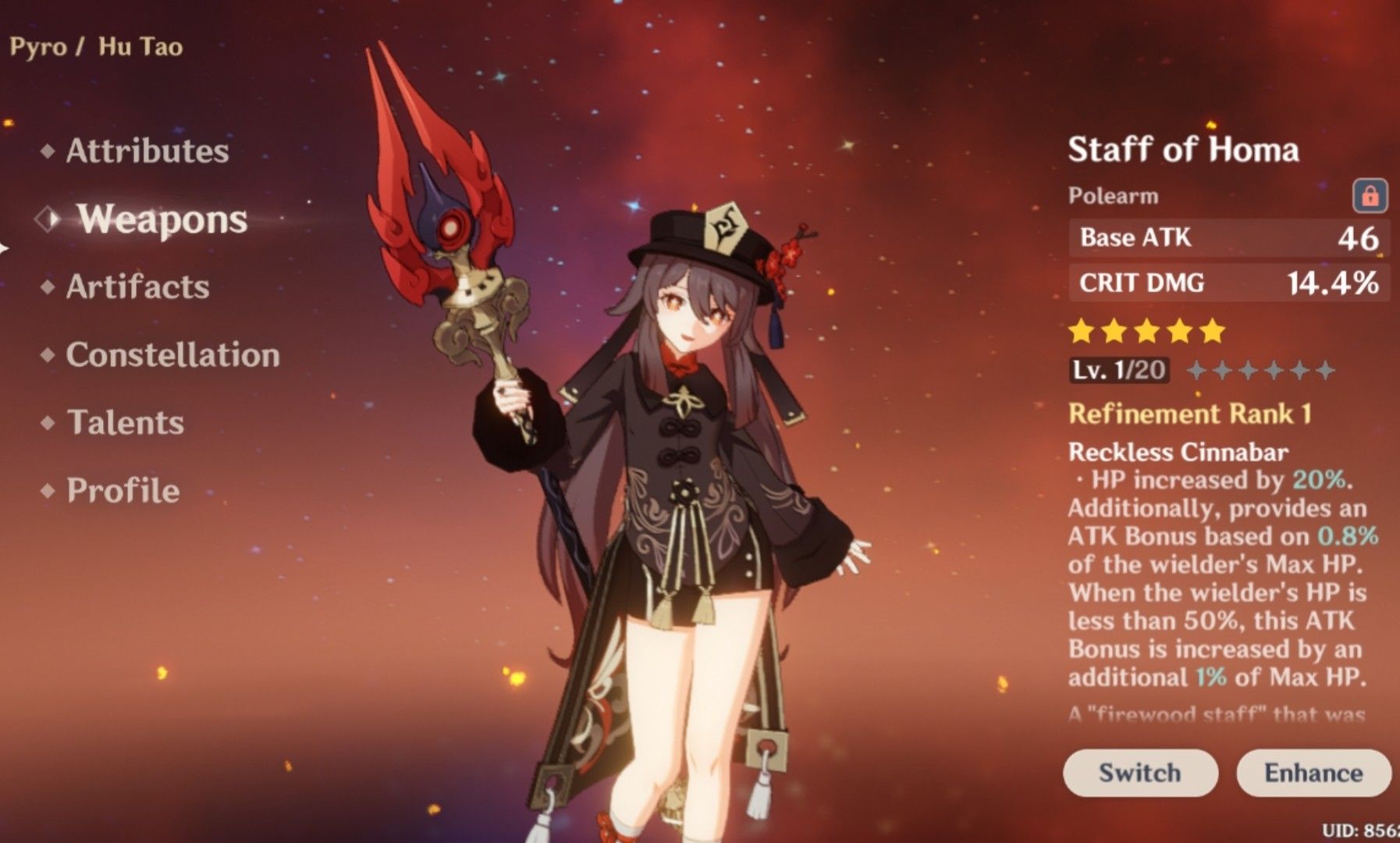Viewport: 1400px width, 843px height.
Task: Click the Staff of Homa weapon name
Action: point(1184,147)
